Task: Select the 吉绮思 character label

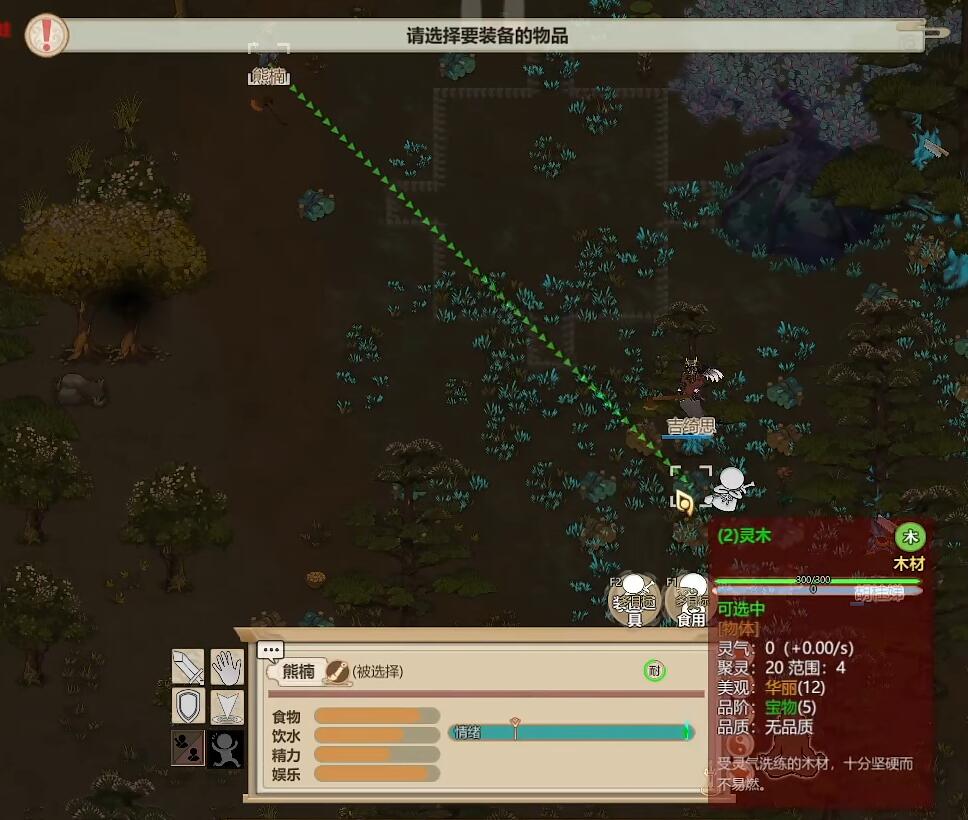Action: (x=691, y=427)
